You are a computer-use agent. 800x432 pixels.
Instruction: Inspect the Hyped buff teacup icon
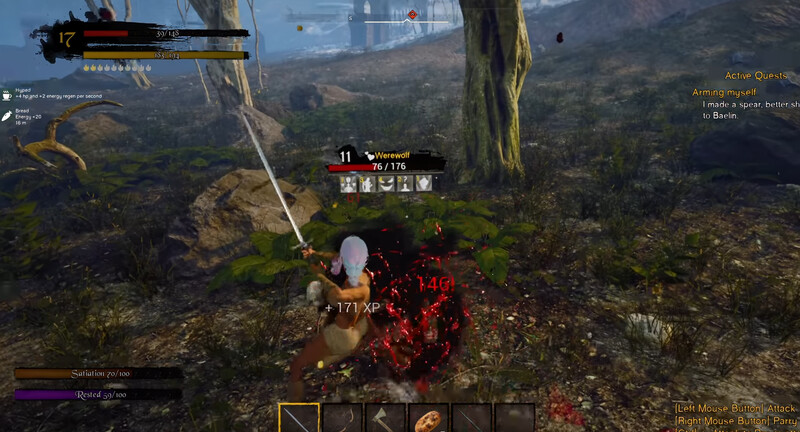click(x=6, y=96)
